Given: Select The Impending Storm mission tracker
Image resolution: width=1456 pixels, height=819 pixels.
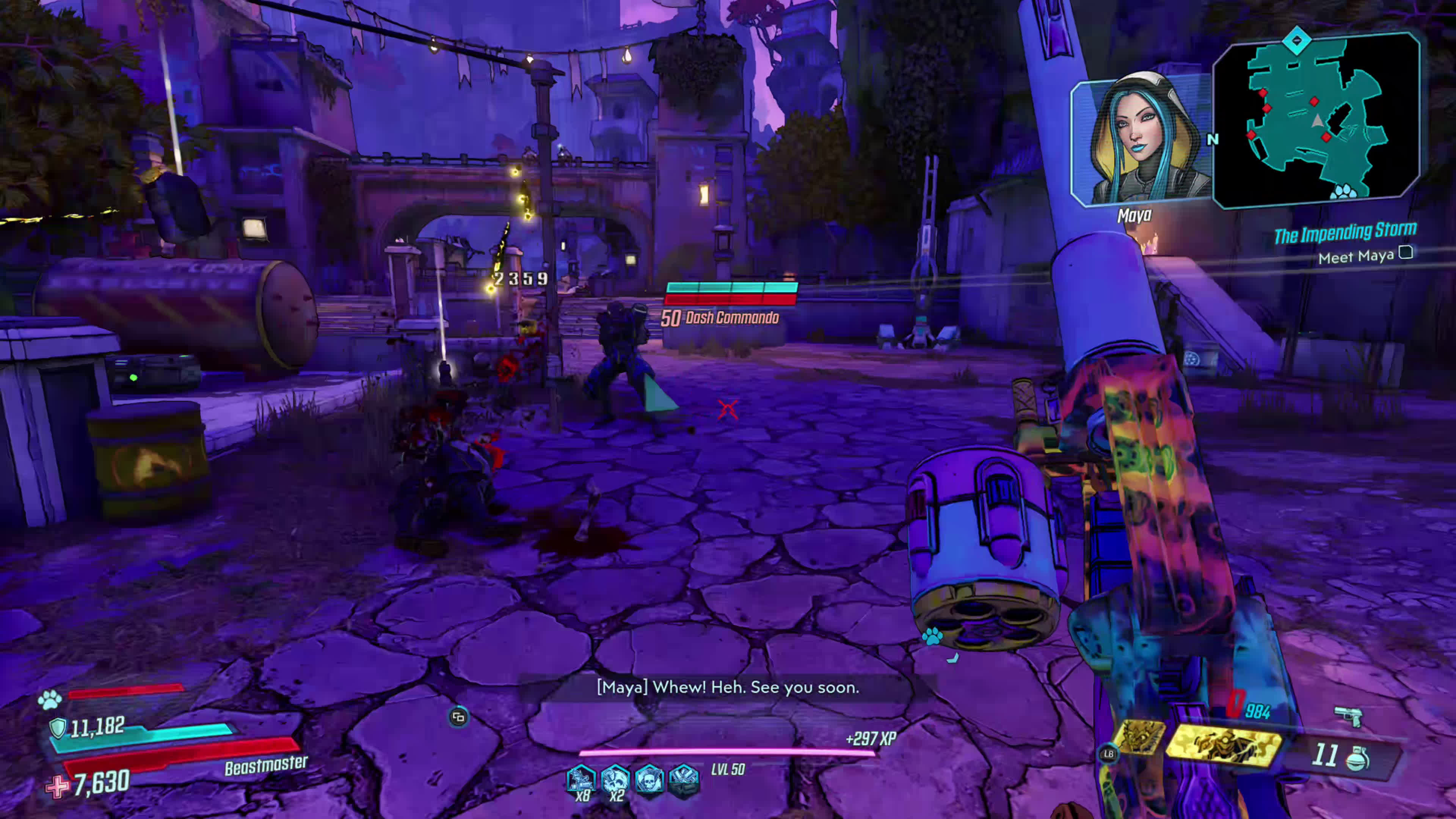Looking at the screenshot, I should tap(1345, 232).
